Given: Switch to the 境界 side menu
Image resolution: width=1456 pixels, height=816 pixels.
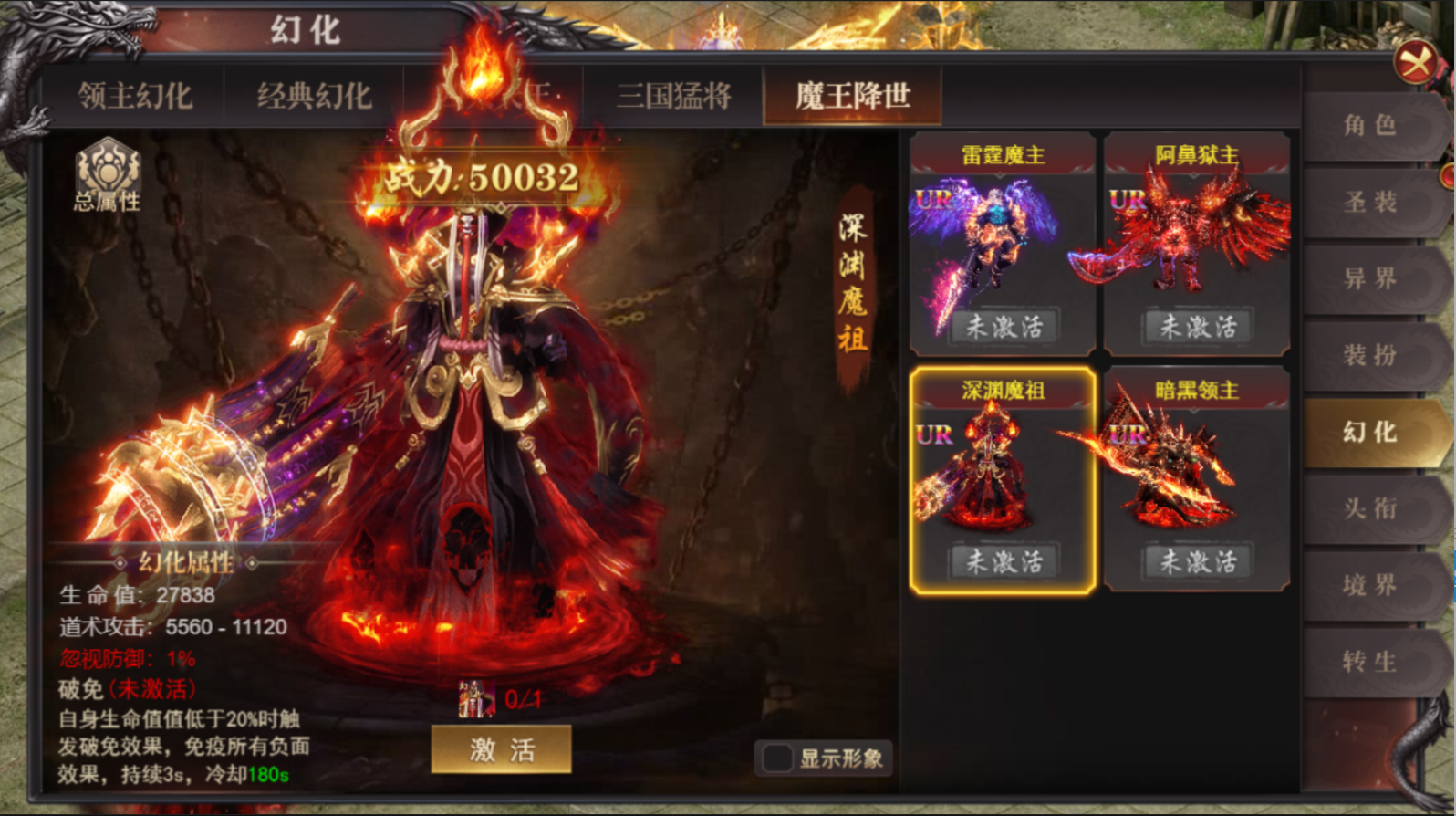Looking at the screenshot, I should click(1368, 585).
